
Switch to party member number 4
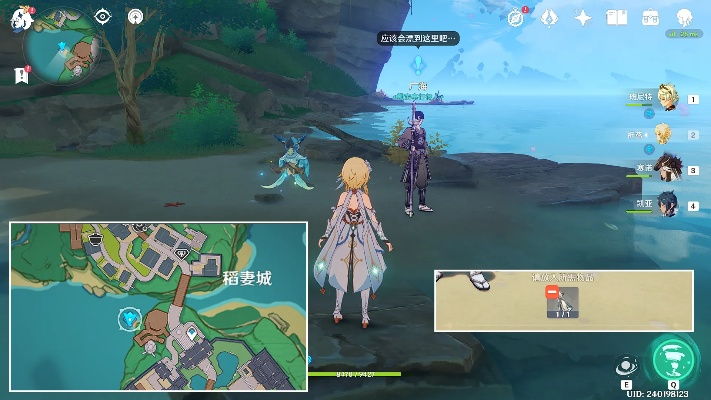click(x=667, y=204)
